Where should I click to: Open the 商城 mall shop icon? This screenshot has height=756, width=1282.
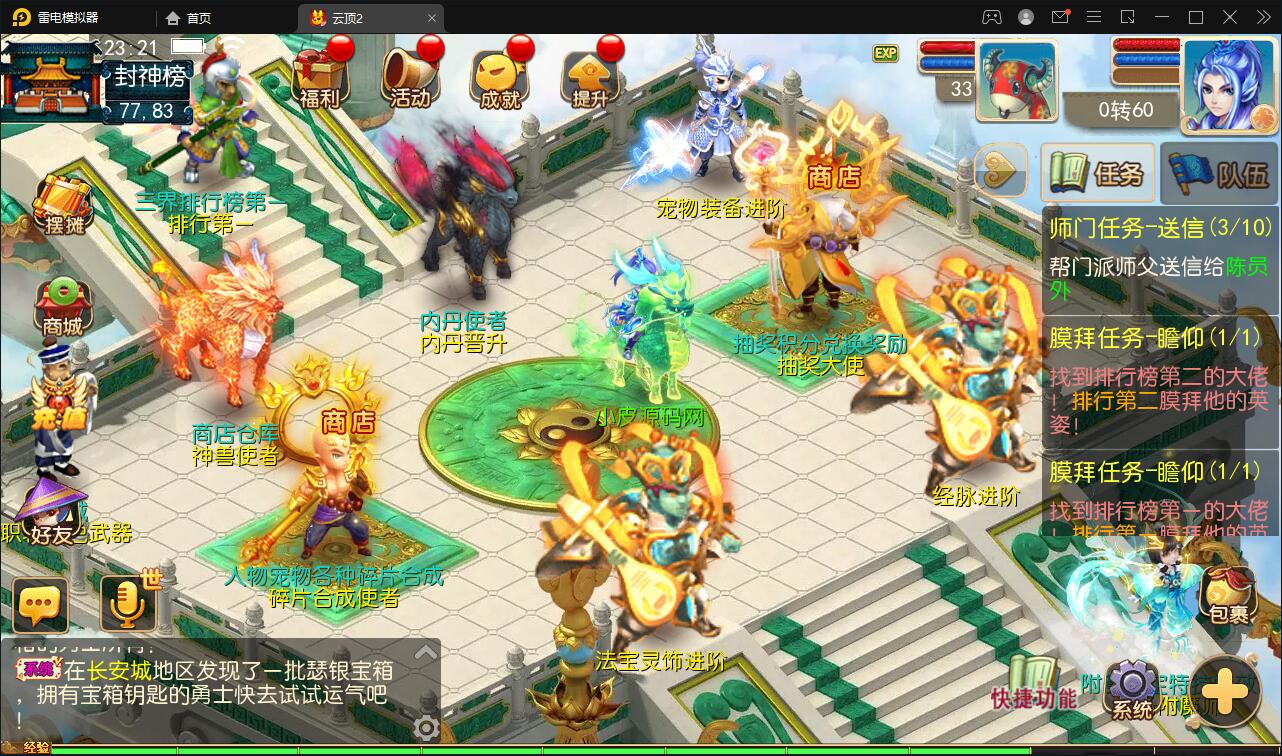pyautogui.click(x=62, y=306)
